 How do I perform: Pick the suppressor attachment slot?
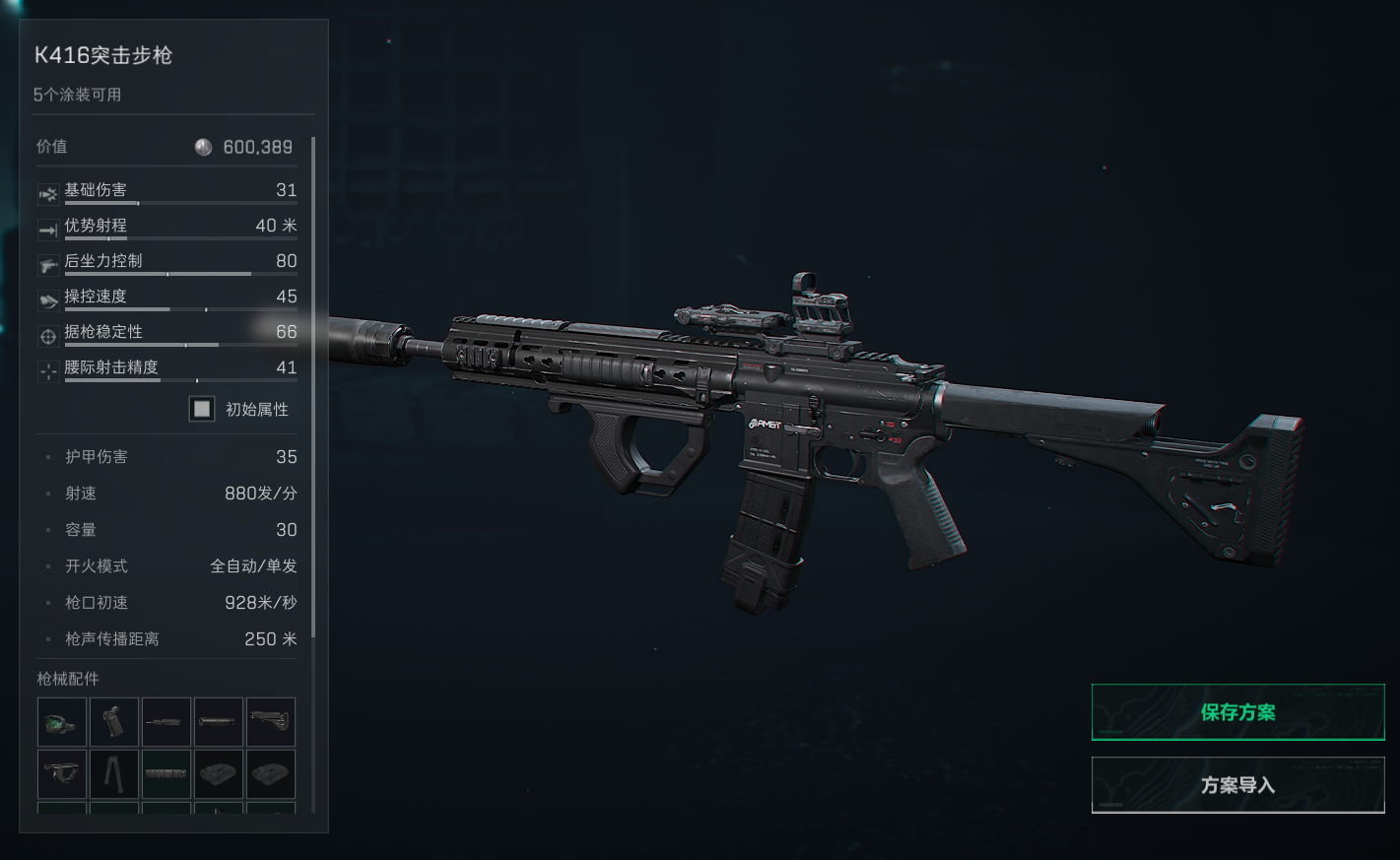pos(219,722)
